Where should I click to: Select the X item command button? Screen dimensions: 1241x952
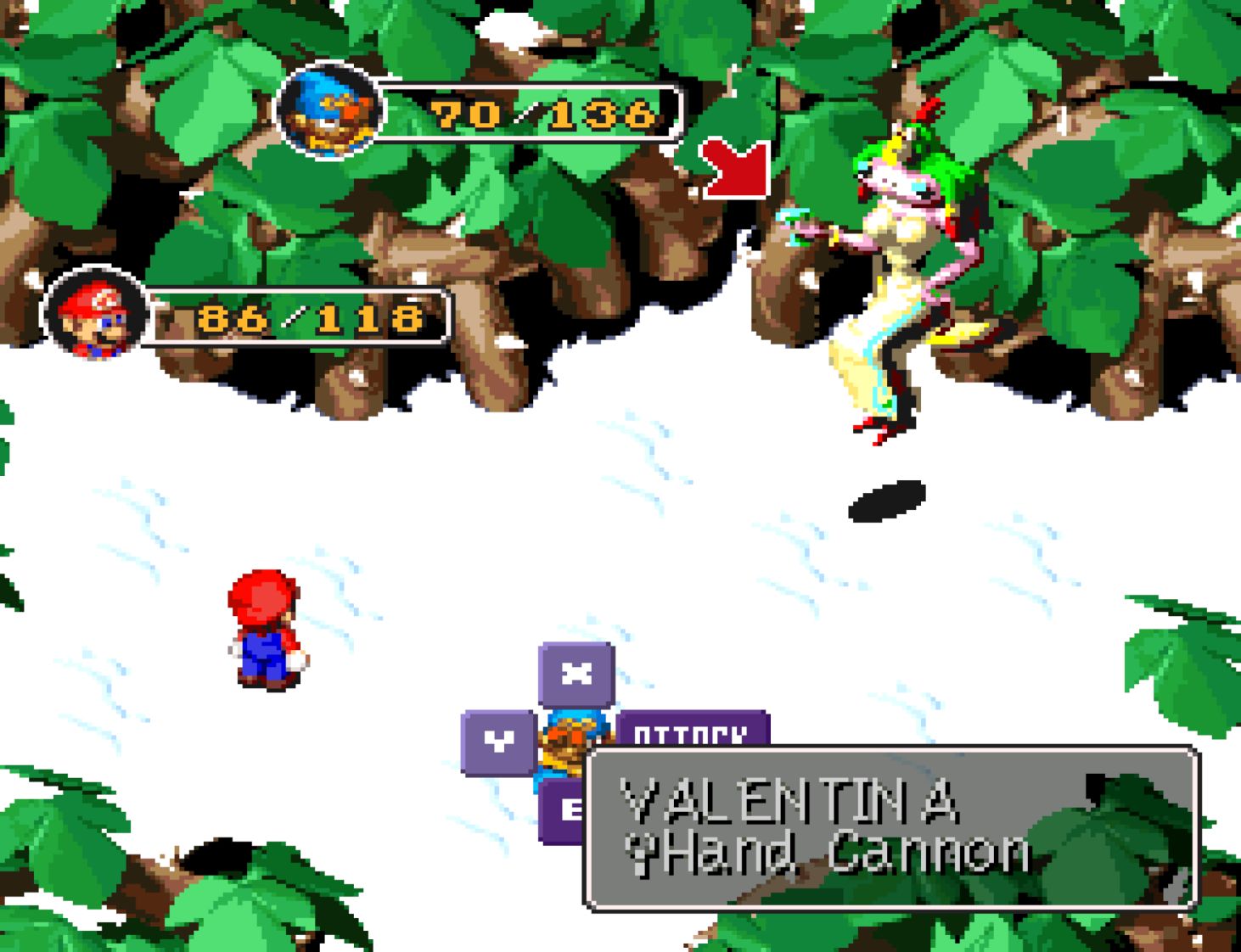pos(576,674)
